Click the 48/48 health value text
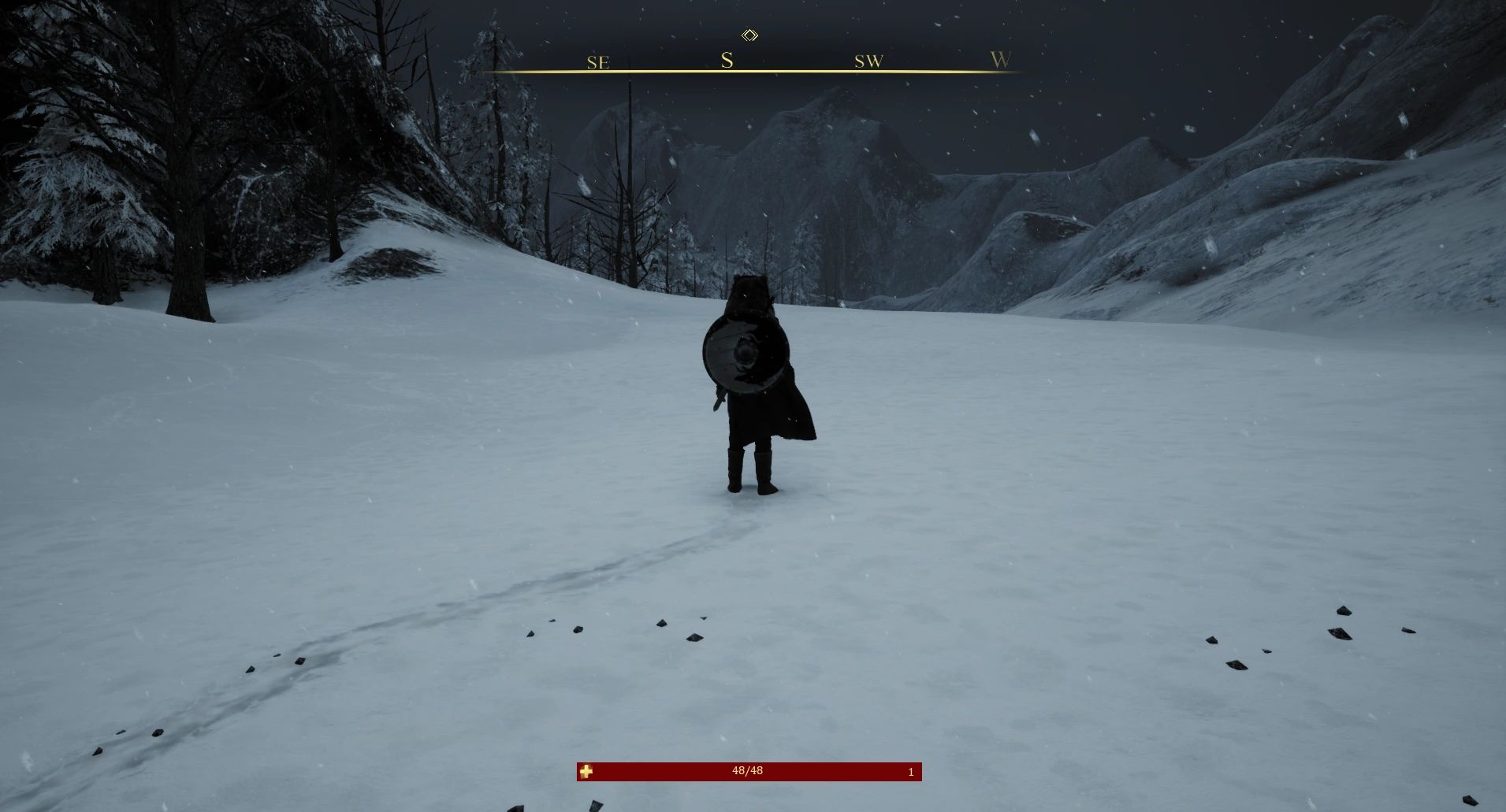Screen dimensions: 1506x812 click(746, 772)
